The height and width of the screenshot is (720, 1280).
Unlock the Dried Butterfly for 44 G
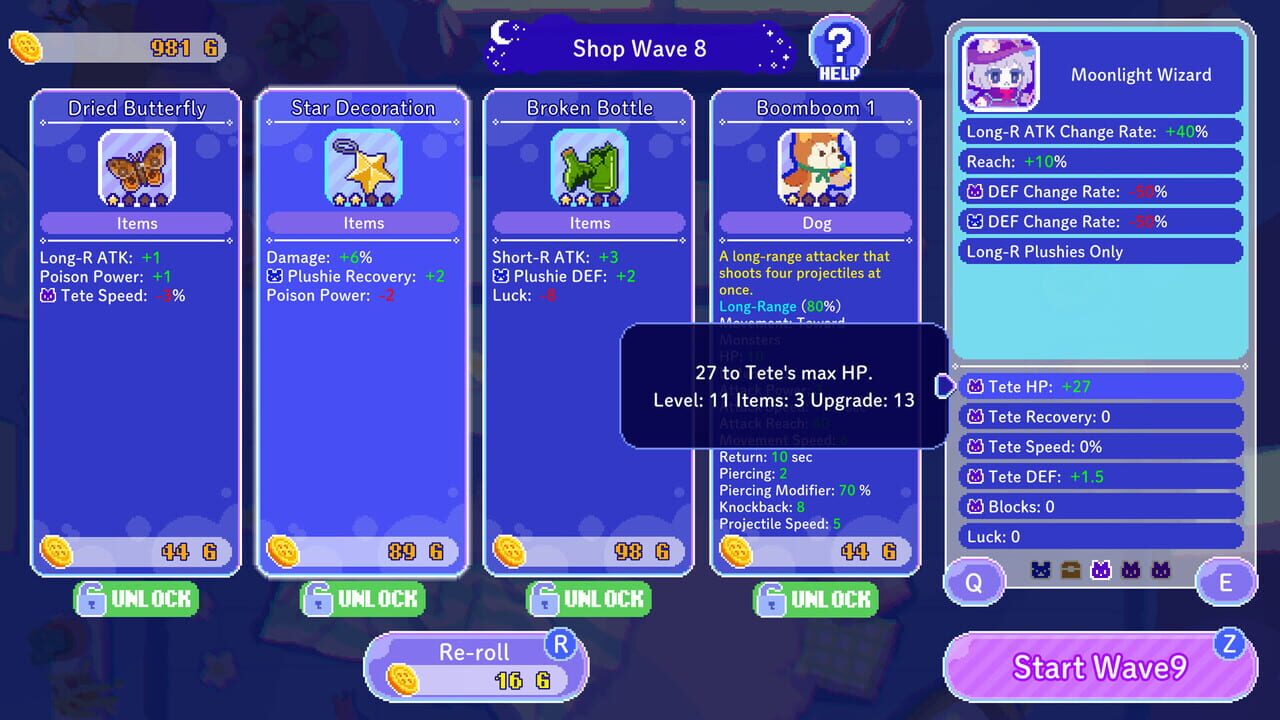coord(136,599)
